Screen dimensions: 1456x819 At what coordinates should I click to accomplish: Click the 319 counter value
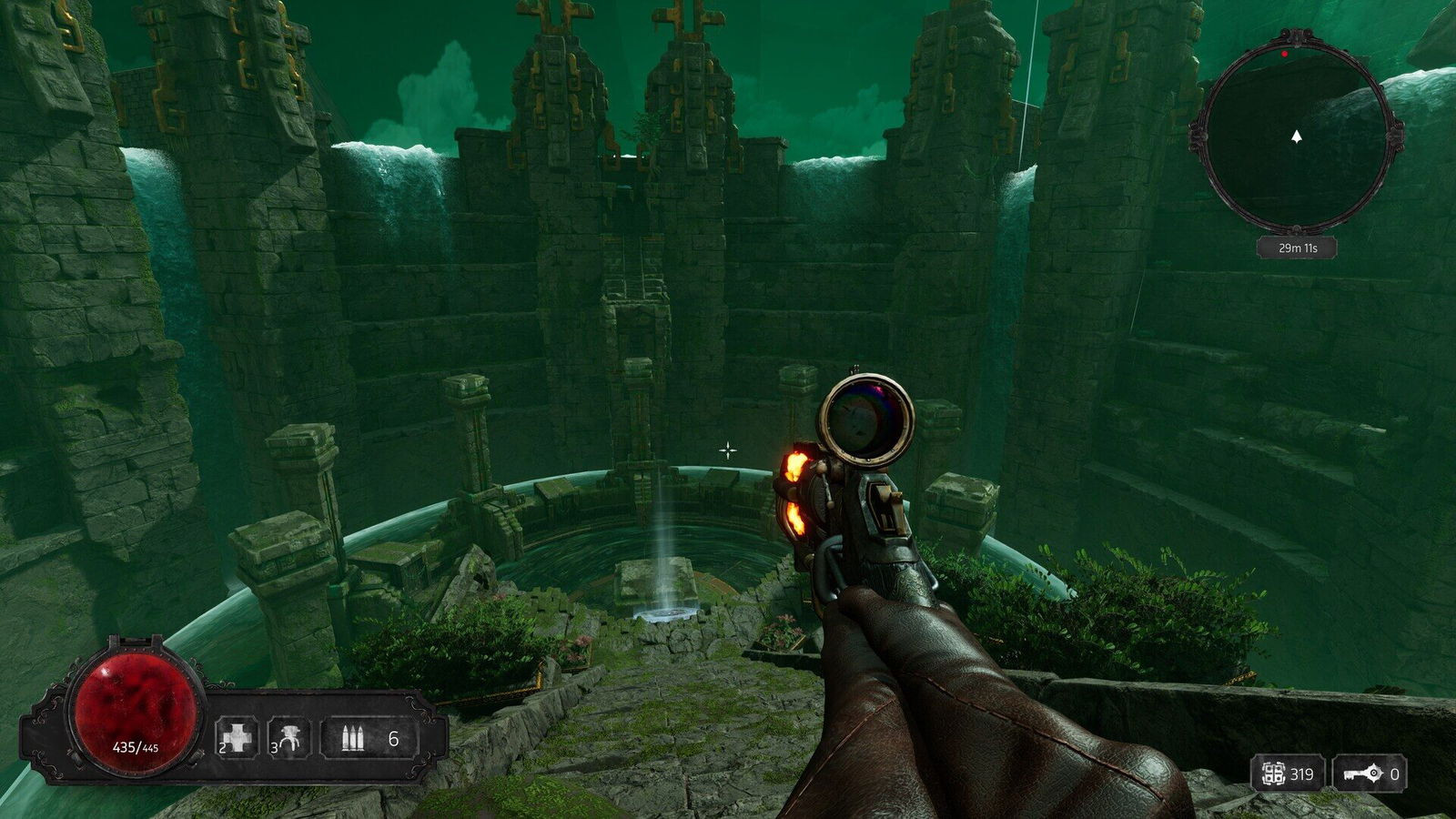point(1300,774)
